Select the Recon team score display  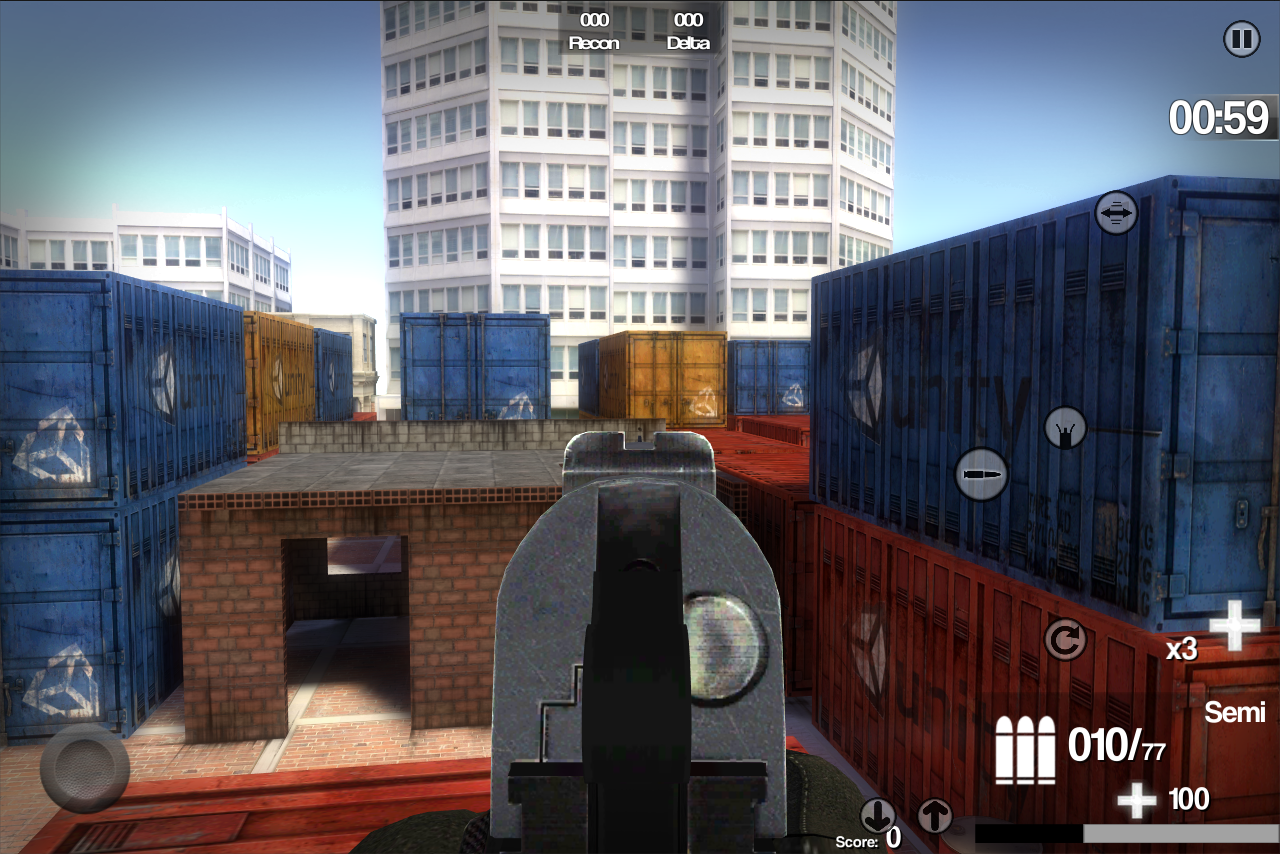(x=593, y=30)
